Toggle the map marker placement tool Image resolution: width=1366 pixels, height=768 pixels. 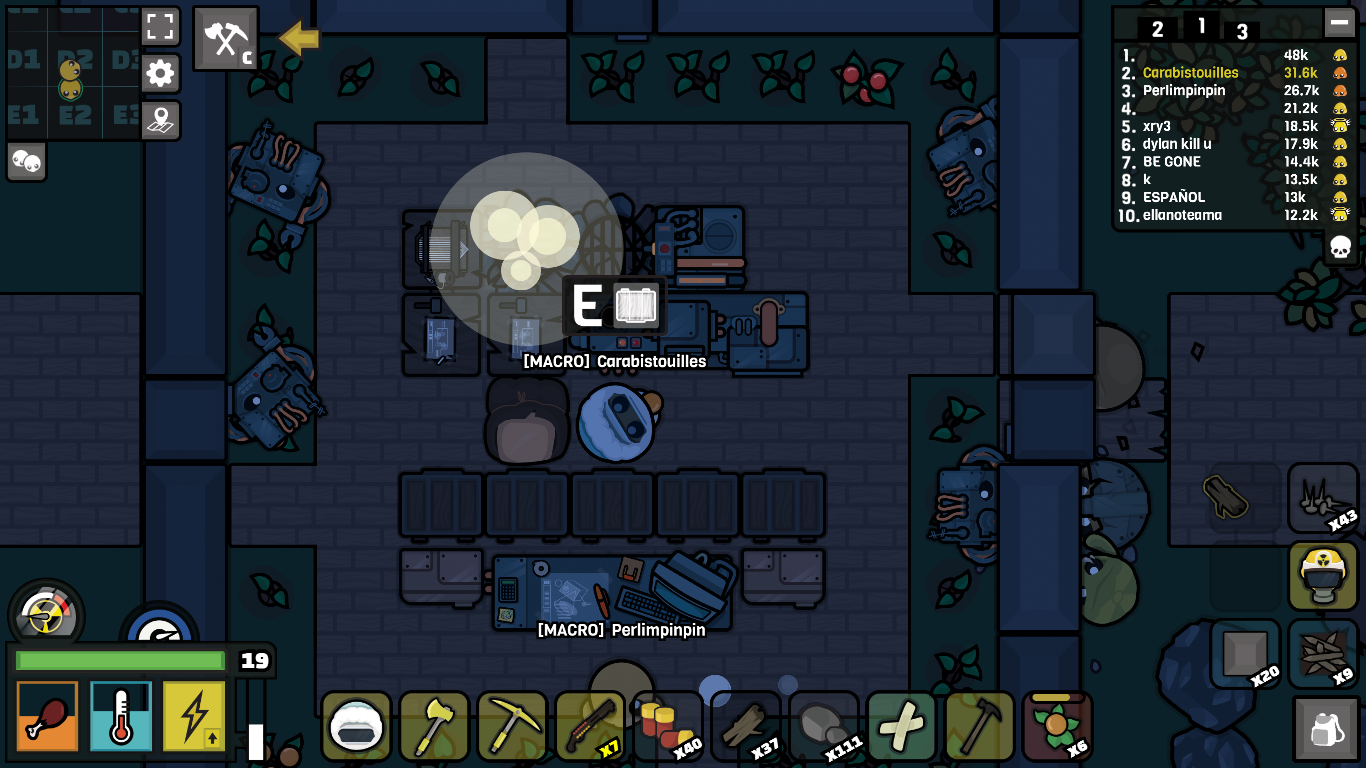(161, 120)
